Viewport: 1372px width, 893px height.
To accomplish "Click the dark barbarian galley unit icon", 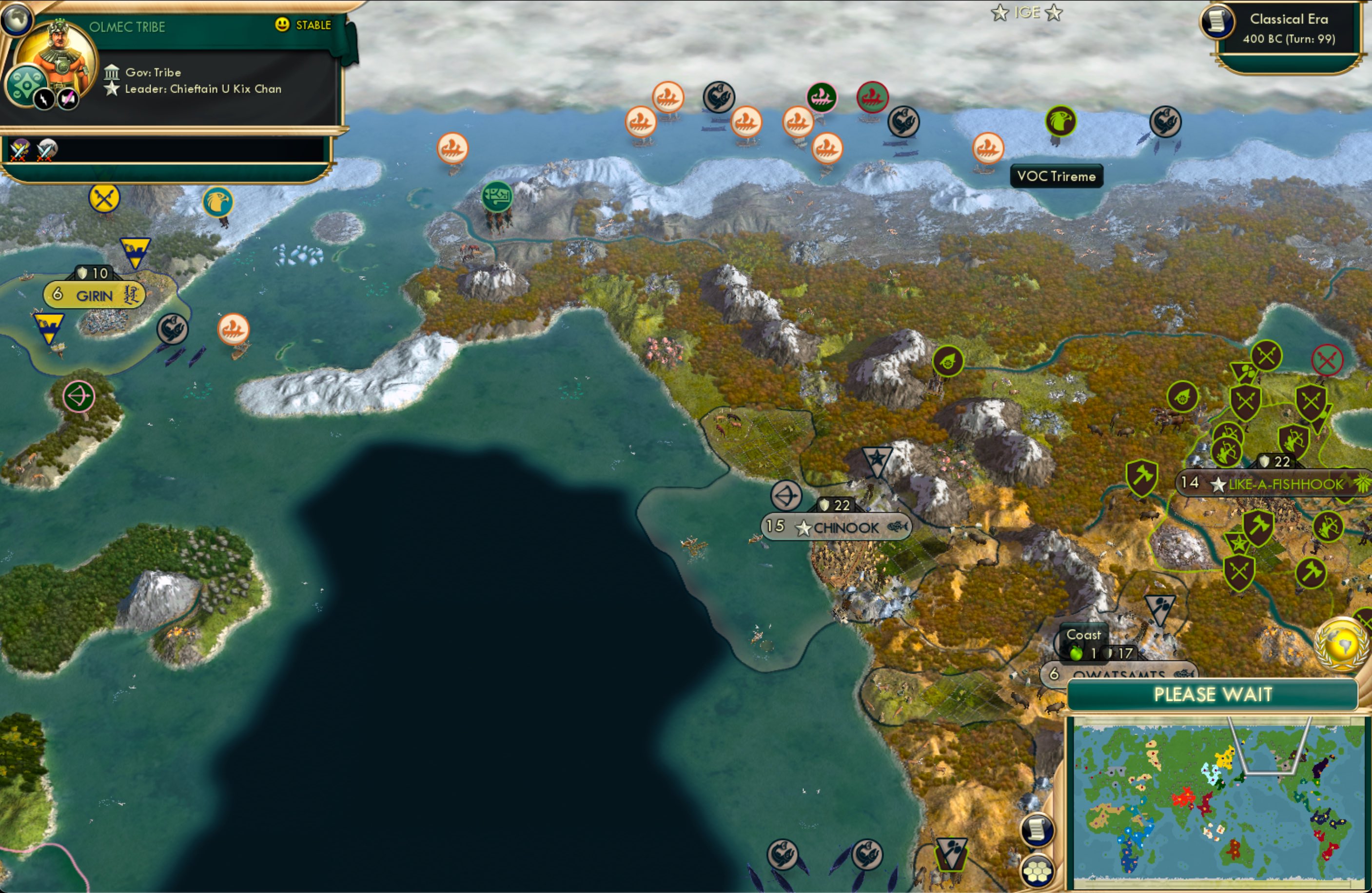I will (718, 97).
